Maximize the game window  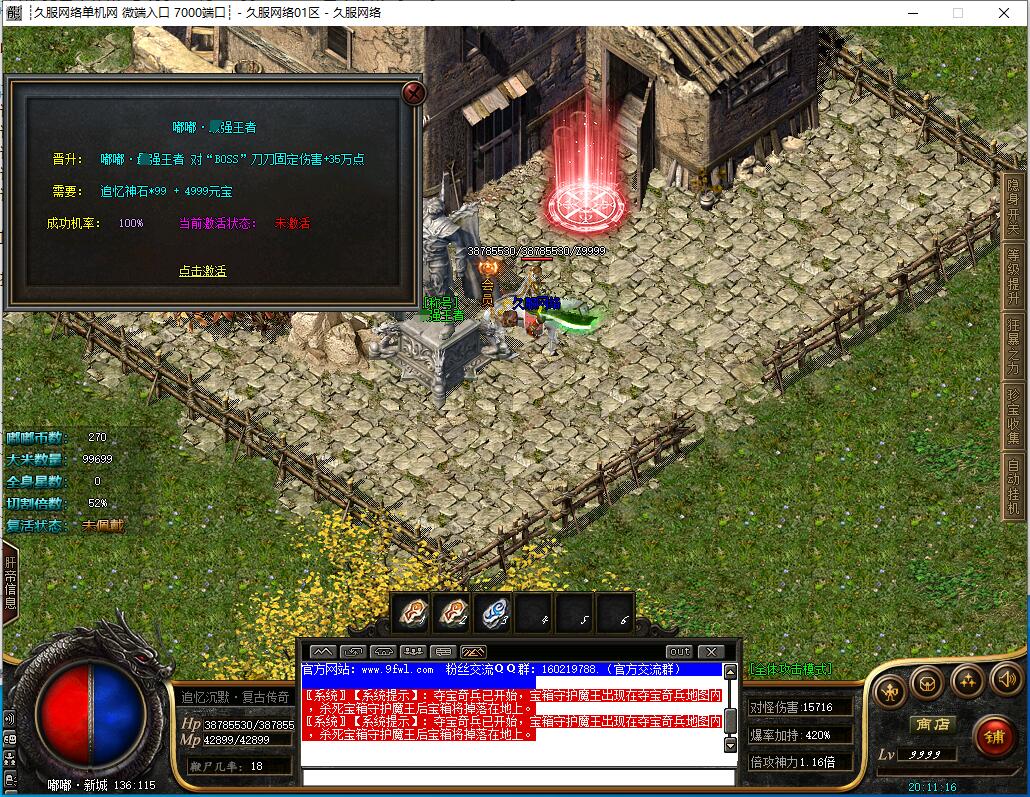point(957,13)
